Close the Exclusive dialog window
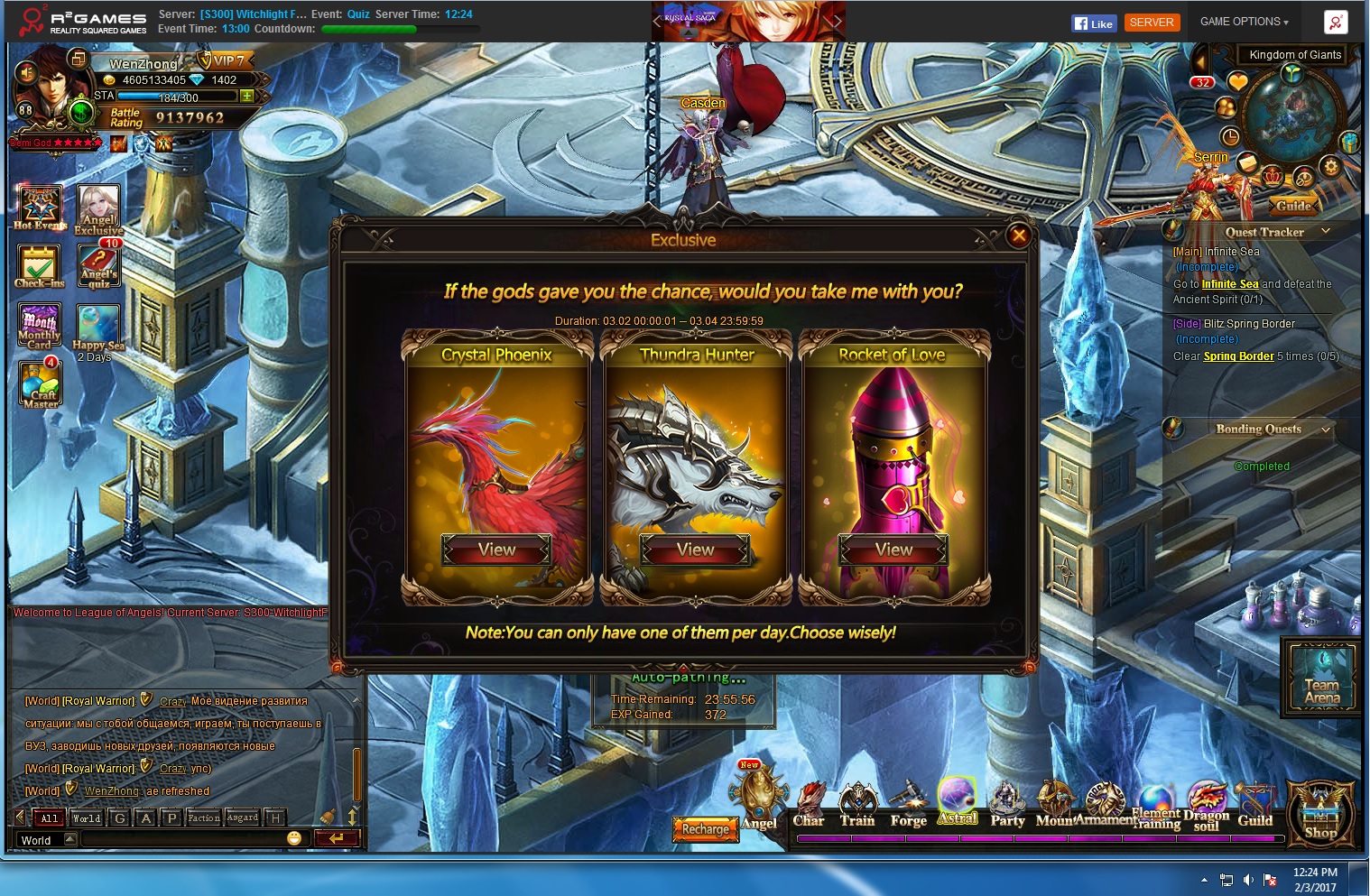Viewport: 1370px width, 896px height. coord(1019,236)
